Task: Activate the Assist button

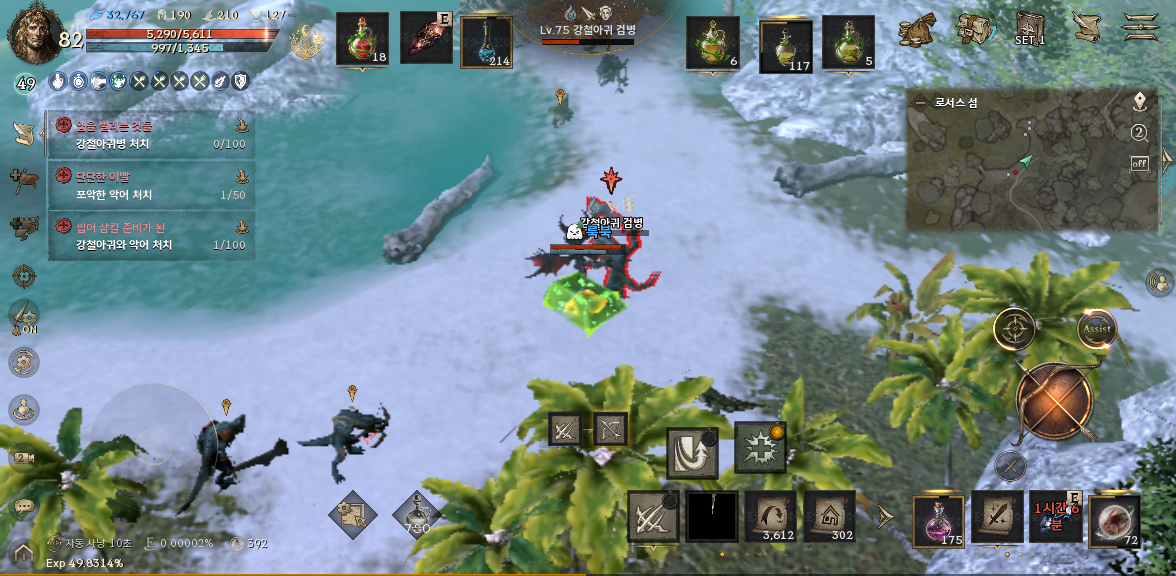Action: pos(1097,329)
